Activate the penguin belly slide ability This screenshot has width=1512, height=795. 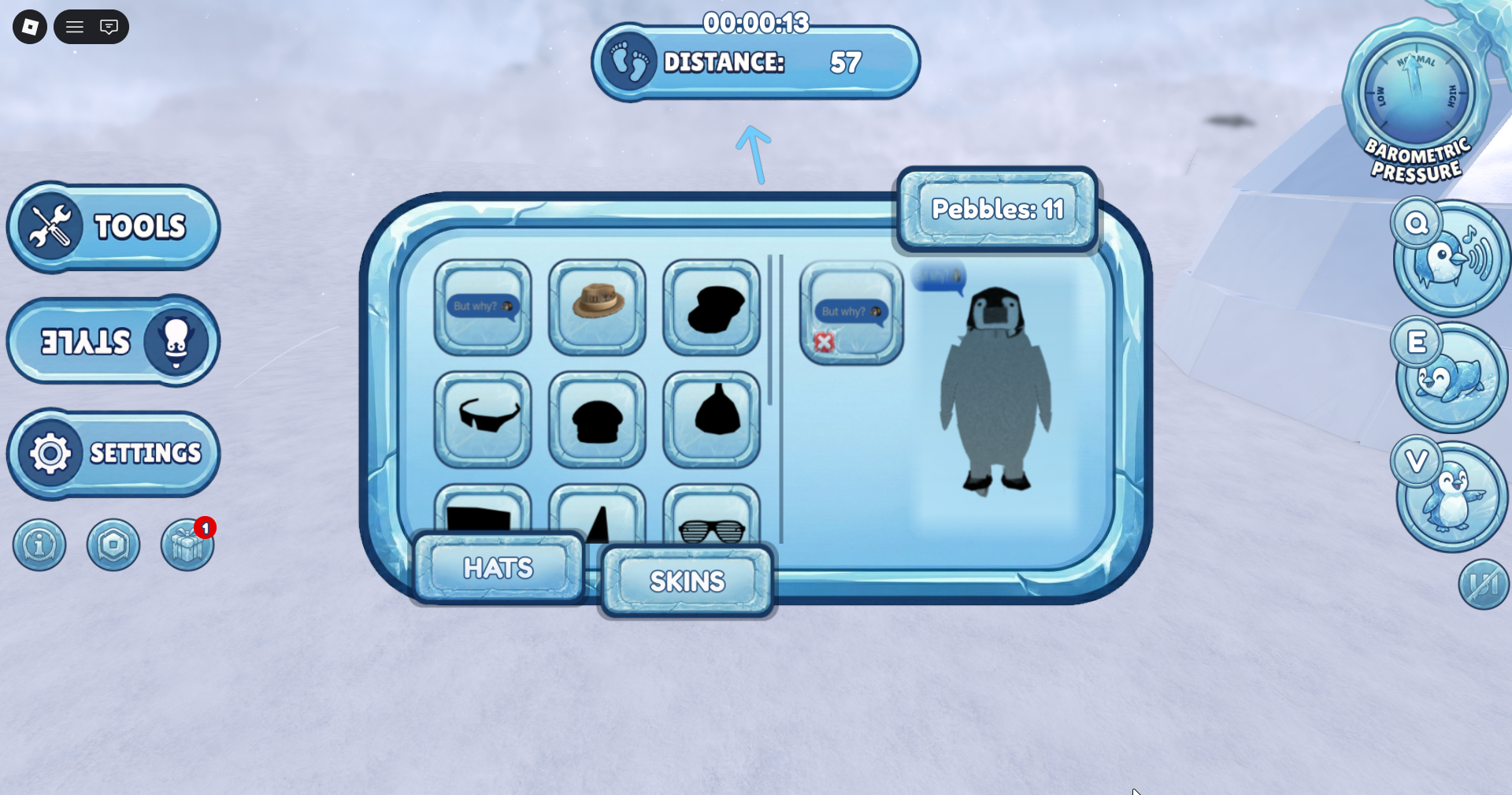tap(1451, 378)
